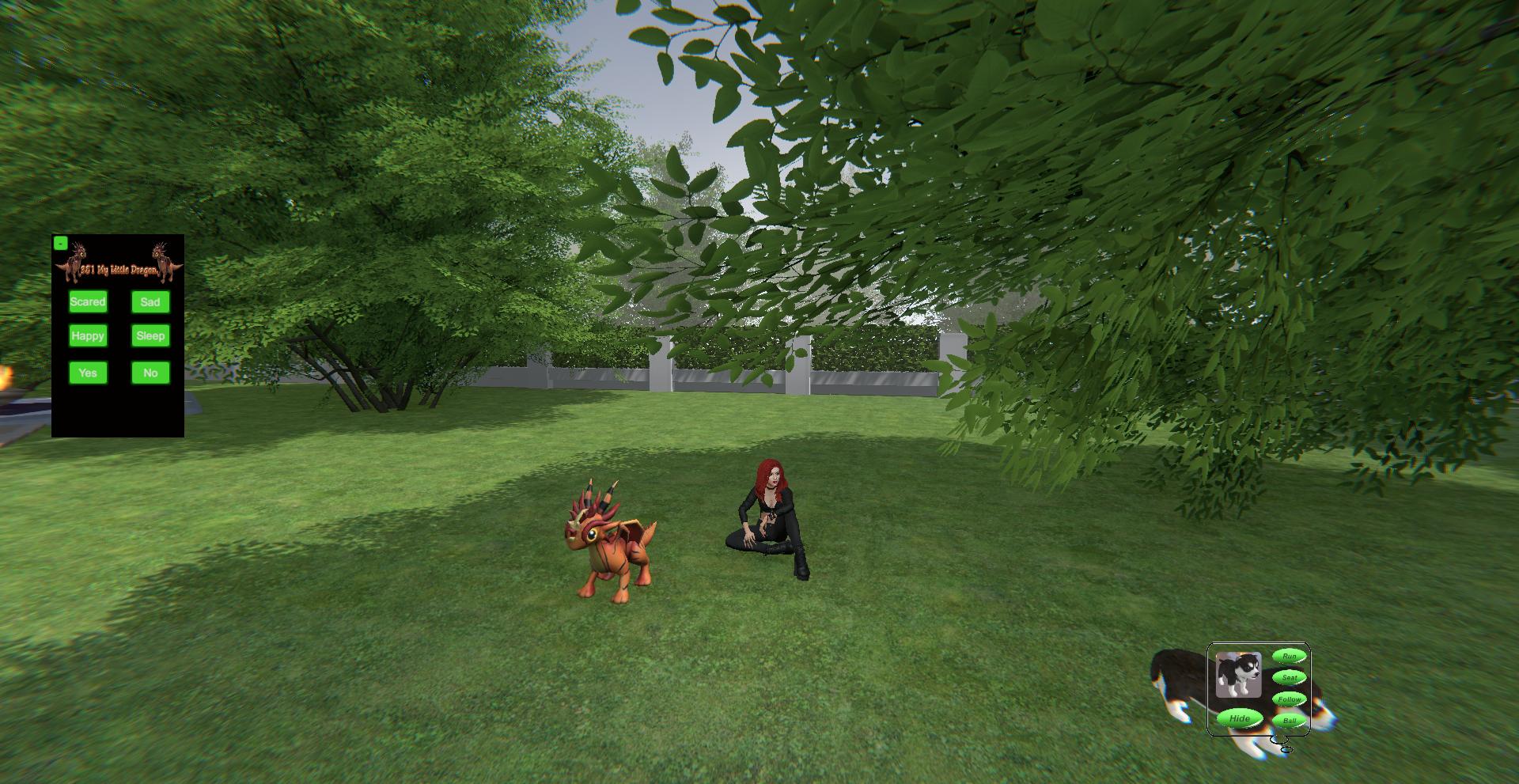Click the husky puppy portrait thumbnail
Screen dimensions: 1519x784
point(1238,675)
